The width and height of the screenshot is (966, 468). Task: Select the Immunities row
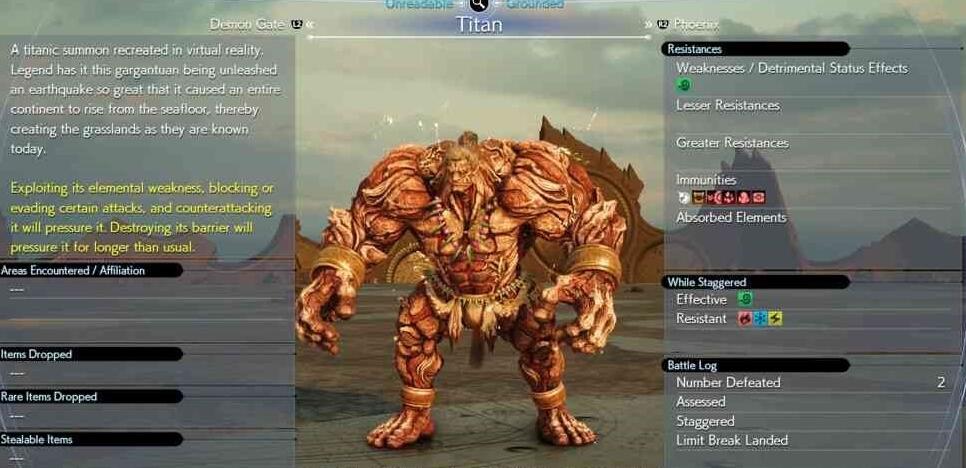pyautogui.click(x=706, y=180)
